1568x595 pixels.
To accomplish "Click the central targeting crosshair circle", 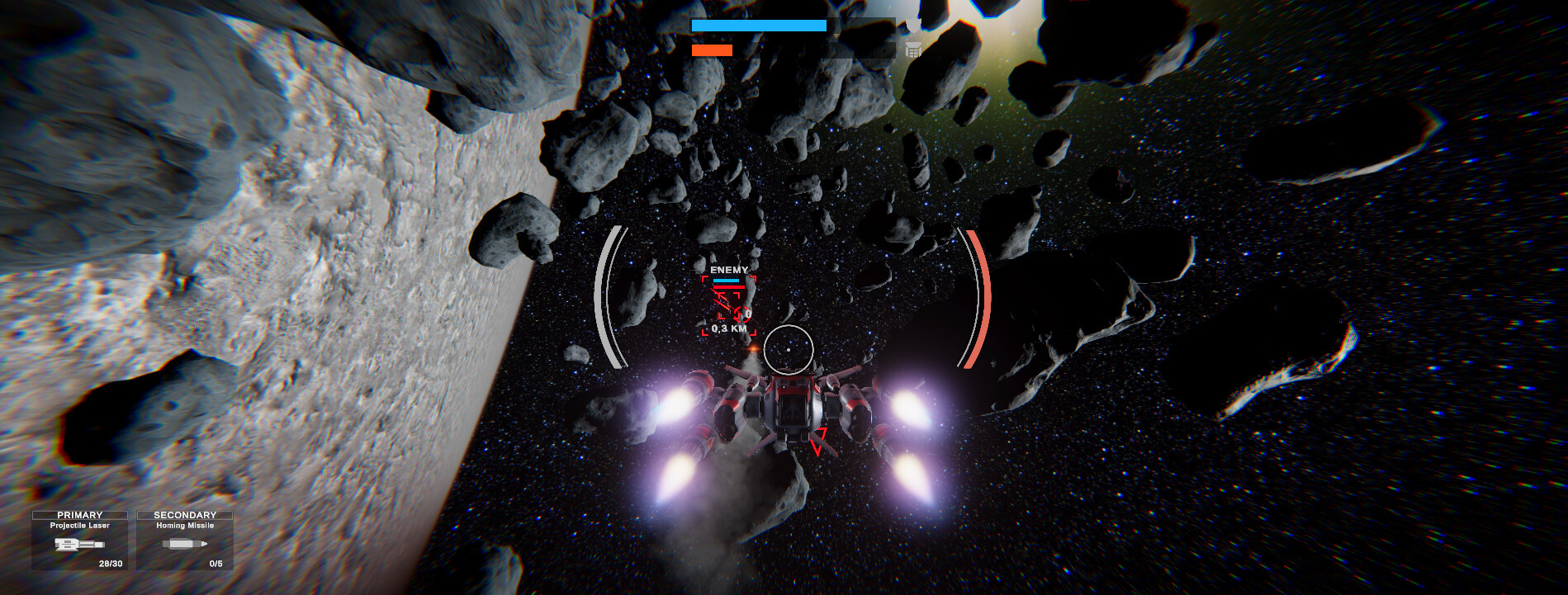I will (x=790, y=350).
